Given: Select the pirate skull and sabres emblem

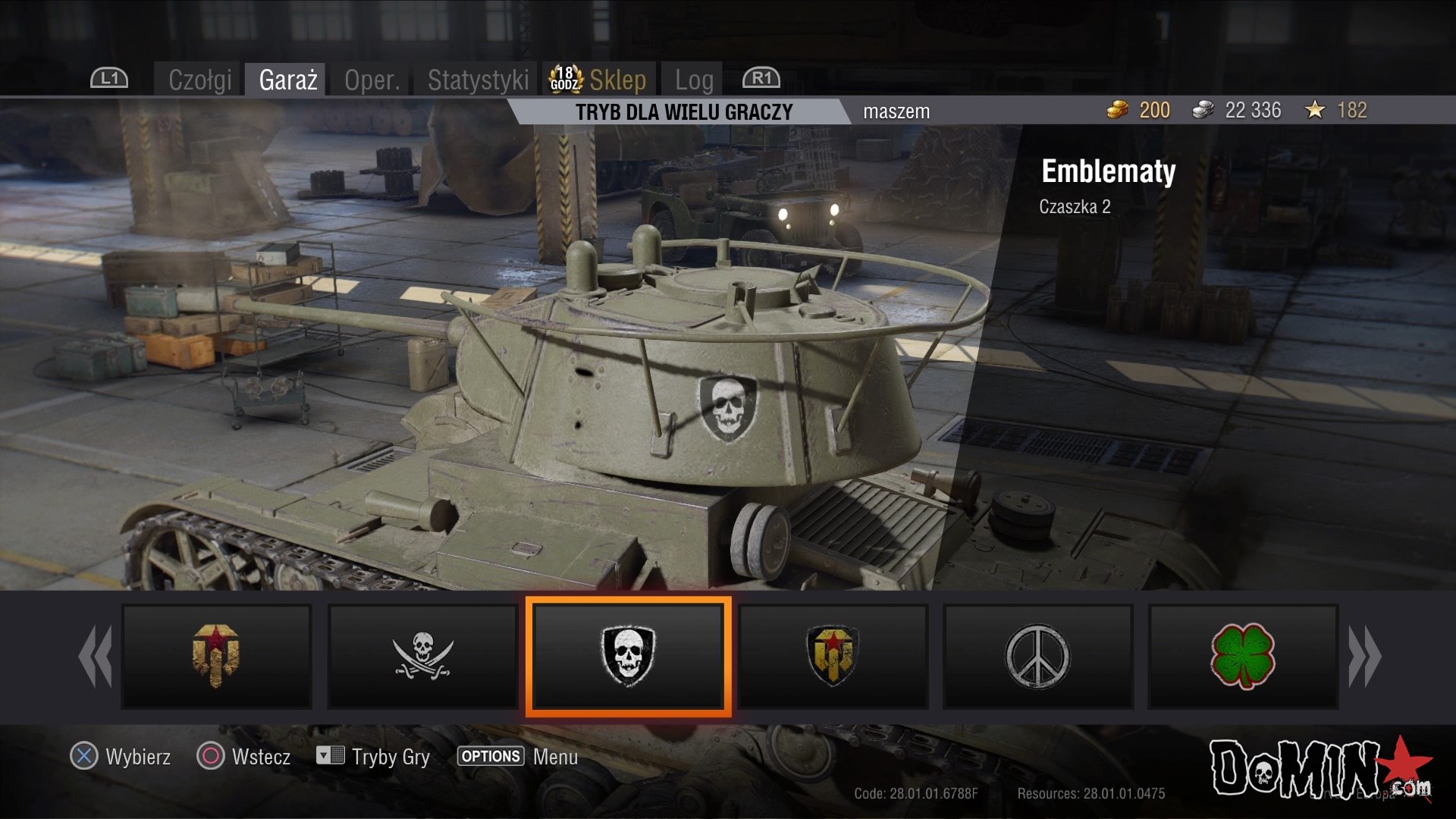Looking at the screenshot, I should coord(422,657).
